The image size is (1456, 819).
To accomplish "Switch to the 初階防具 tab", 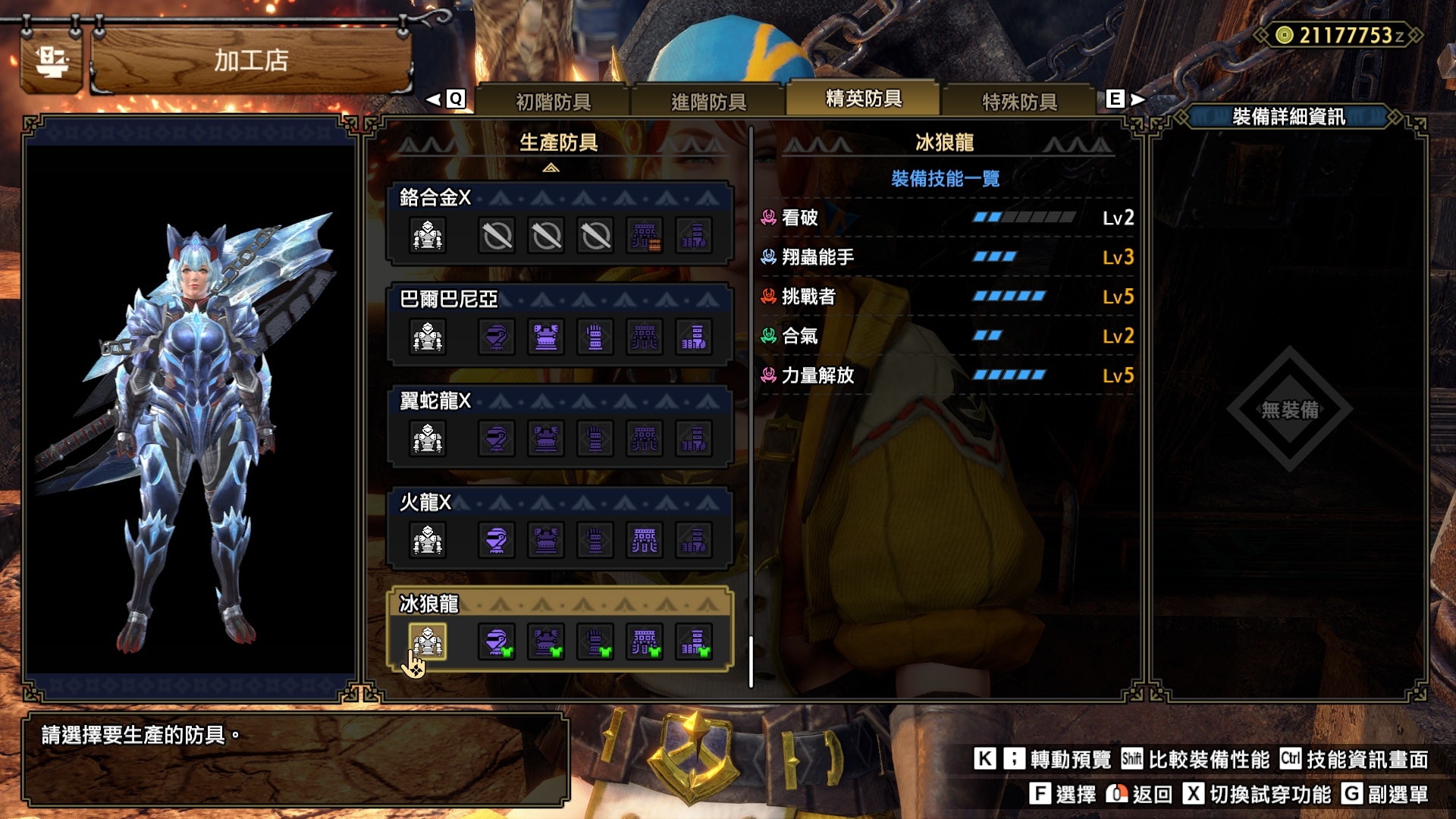I will coord(553,102).
